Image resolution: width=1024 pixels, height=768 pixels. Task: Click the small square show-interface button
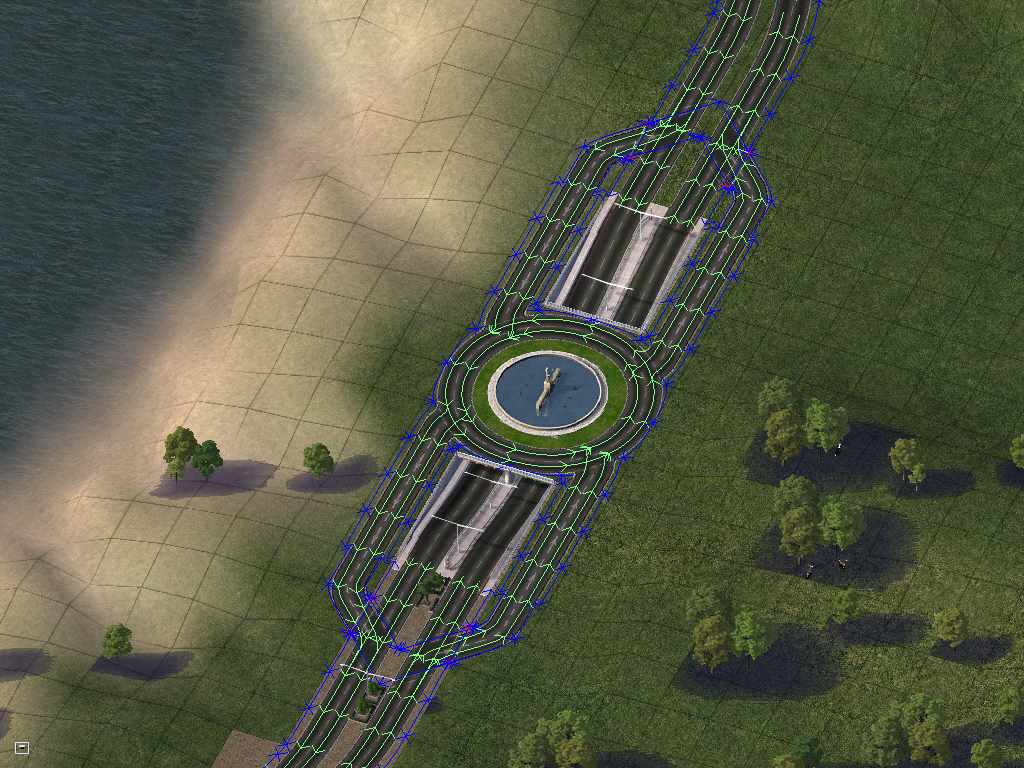click(22, 747)
